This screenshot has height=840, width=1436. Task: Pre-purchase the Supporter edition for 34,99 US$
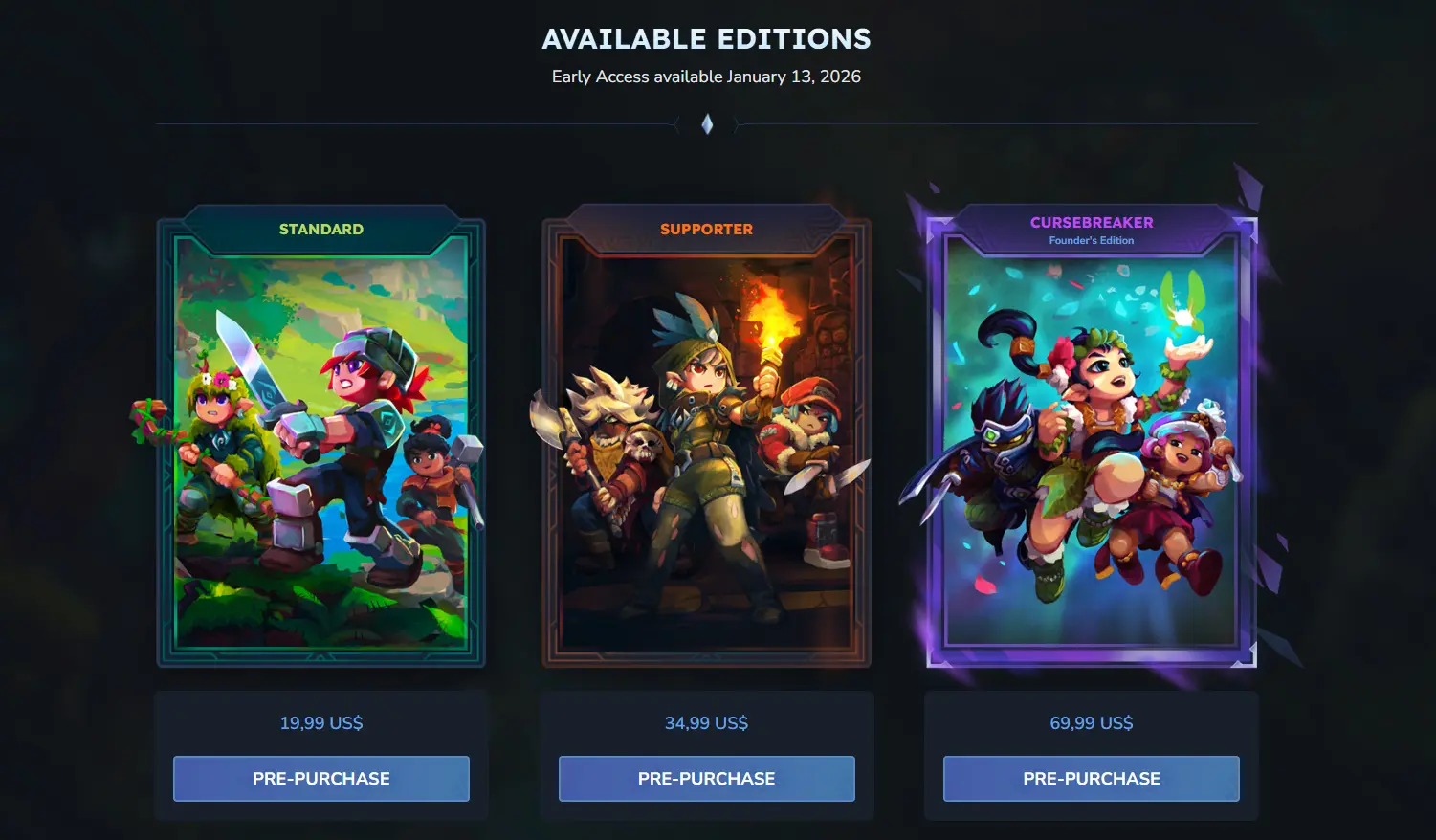706,779
